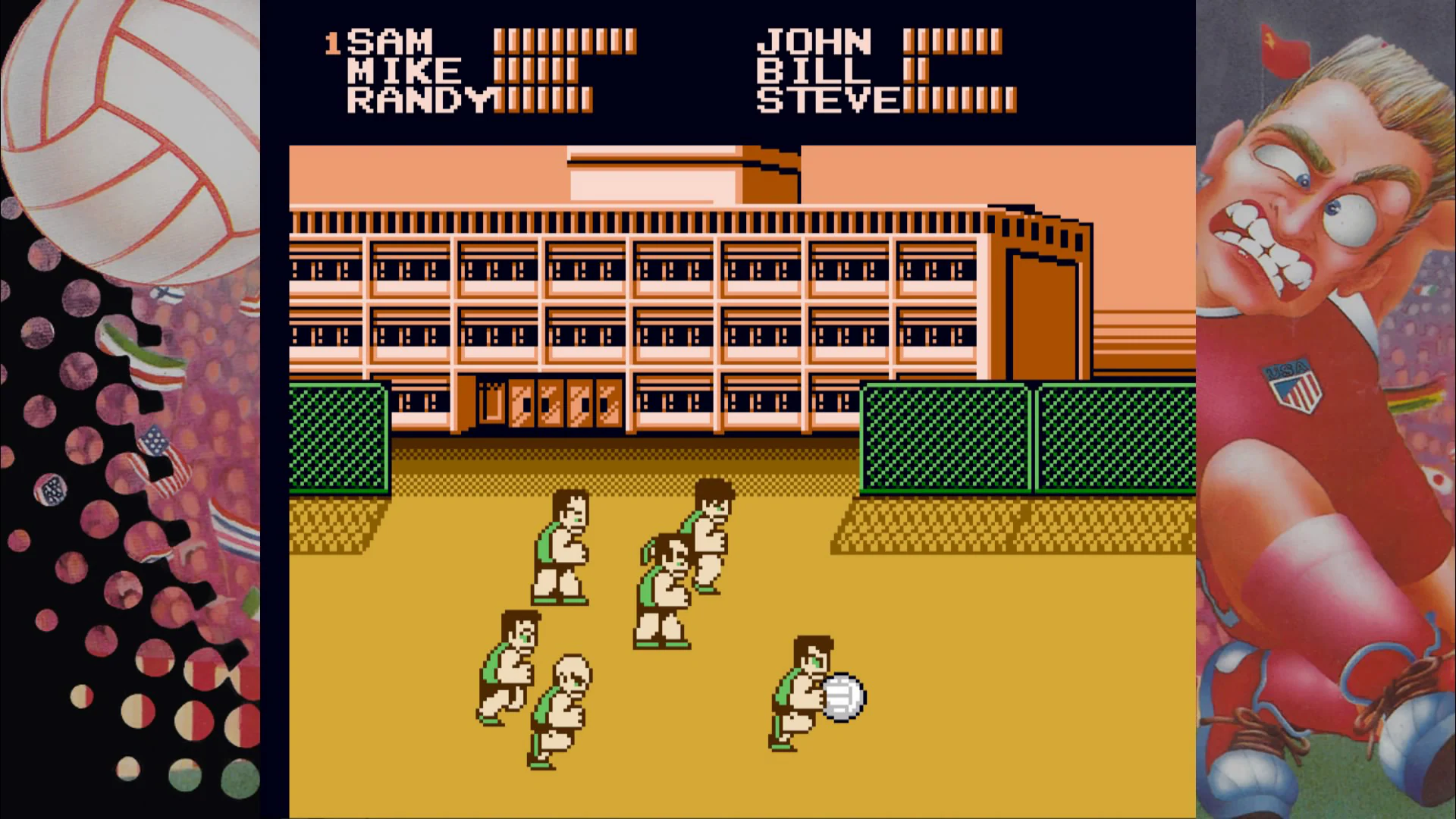
Task: Select the player holding the ball
Action: pos(800,690)
